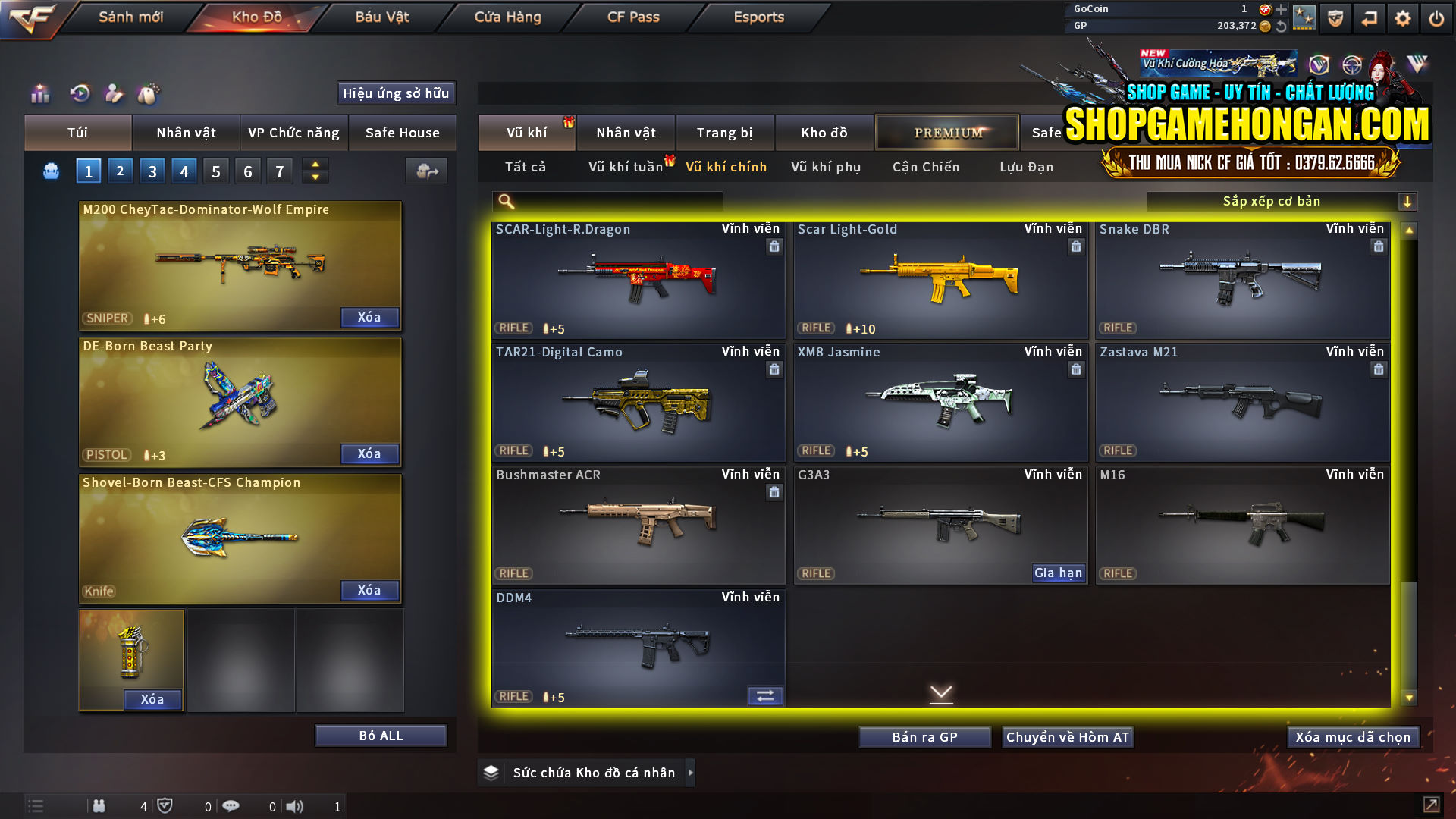Open game settings via gear icon
Viewport: 1456px width, 819px height.
[1402, 17]
